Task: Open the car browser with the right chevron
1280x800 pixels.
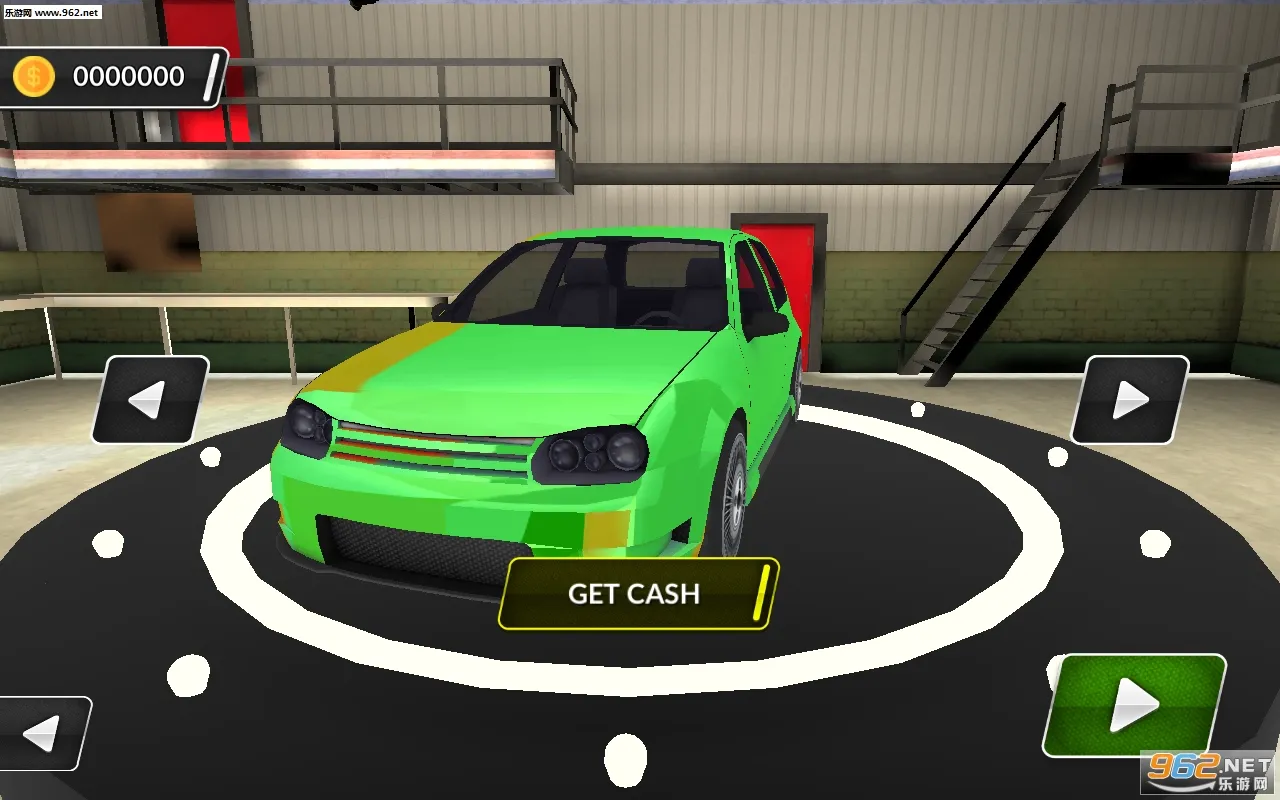Action: (x=1128, y=398)
